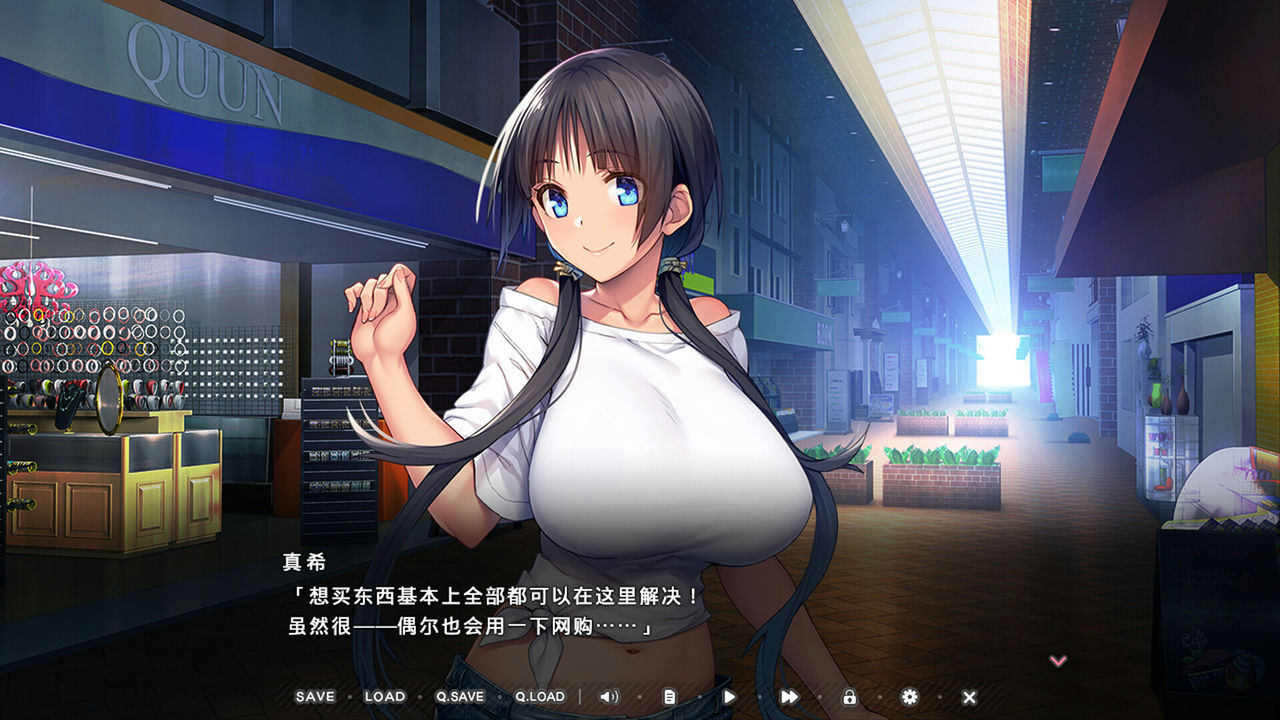Start auto-read mode with the play icon
The width and height of the screenshot is (1280, 720).
(x=729, y=695)
